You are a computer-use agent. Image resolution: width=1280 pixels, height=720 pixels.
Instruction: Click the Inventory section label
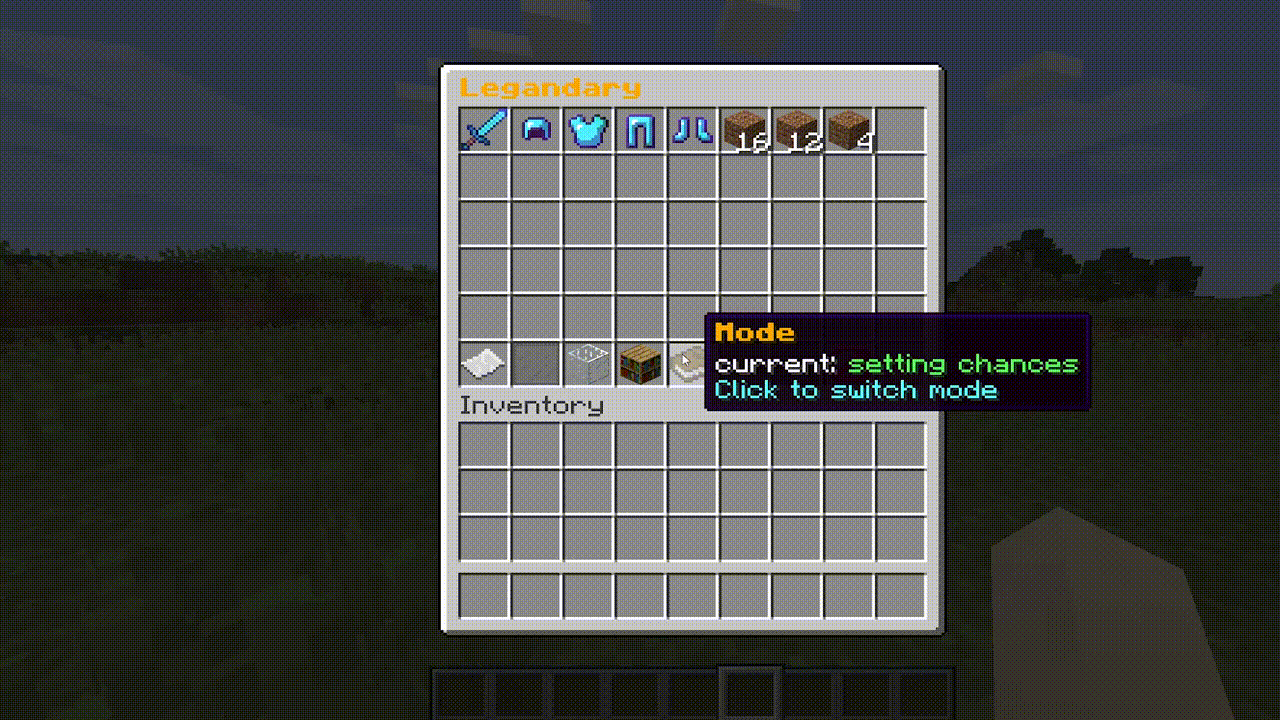click(x=531, y=405)
